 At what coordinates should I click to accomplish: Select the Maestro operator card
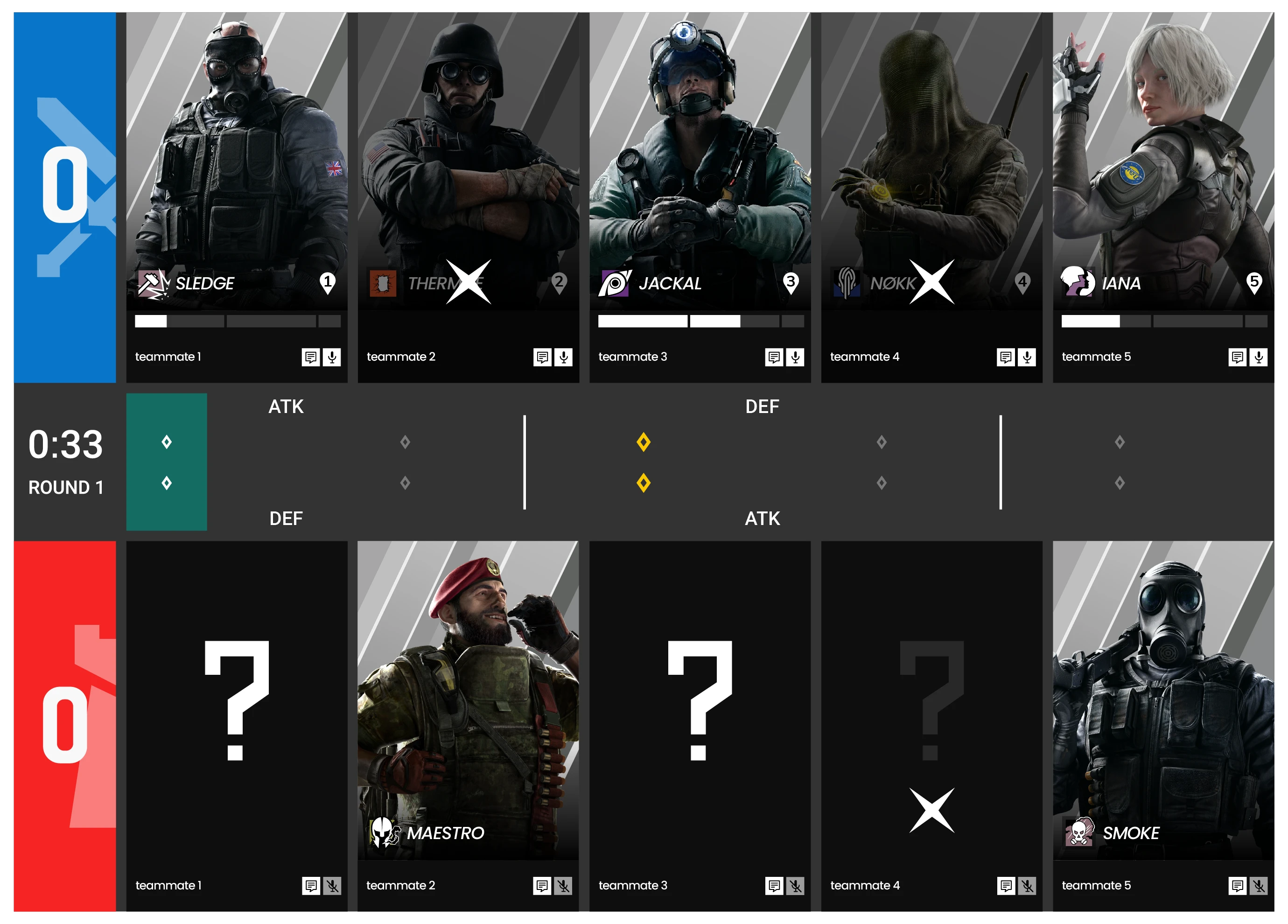(468, 699)
